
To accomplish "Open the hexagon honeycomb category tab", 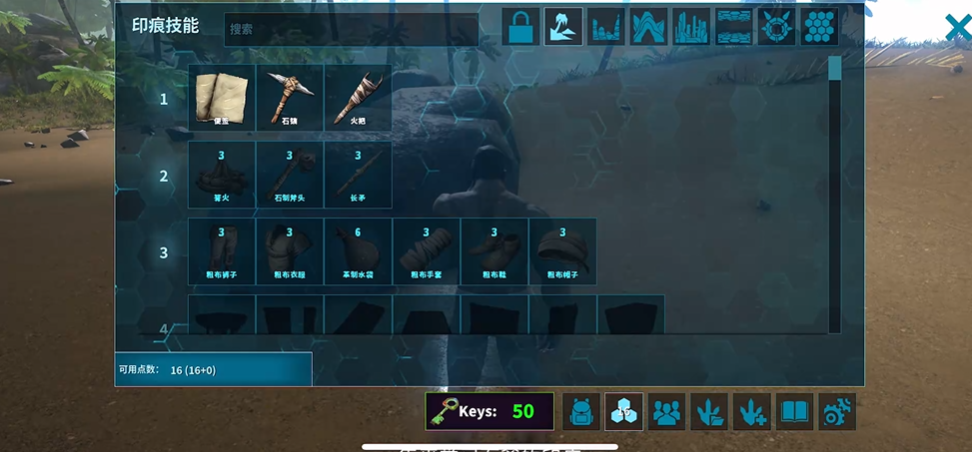I will pos(820,27).
